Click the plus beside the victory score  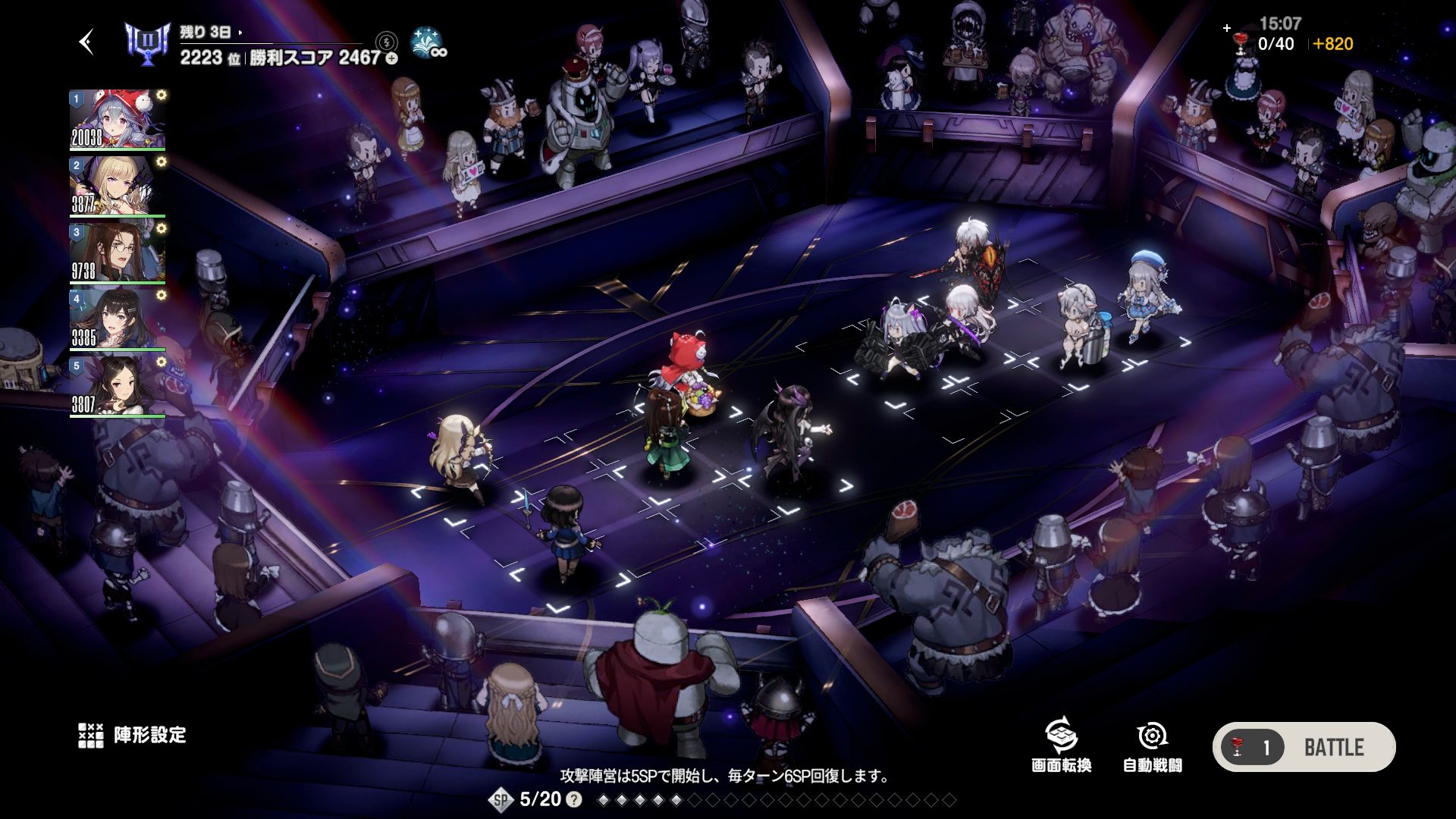point(391,58)
